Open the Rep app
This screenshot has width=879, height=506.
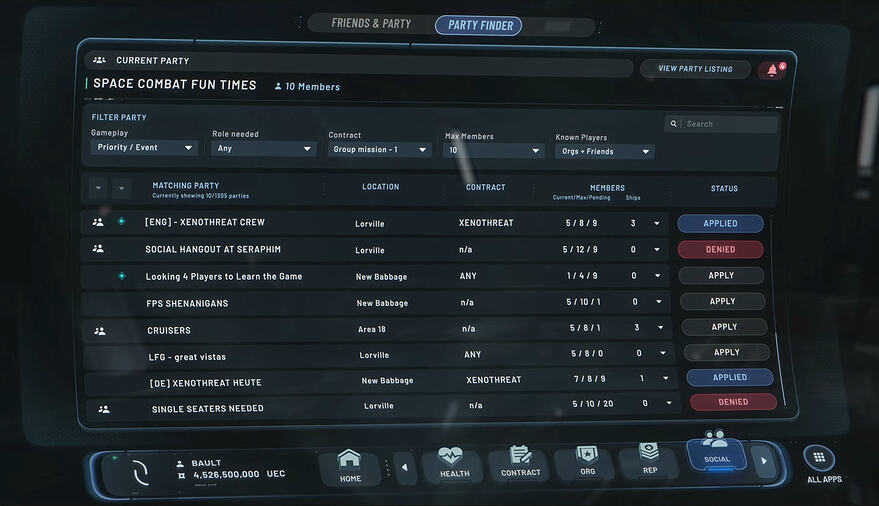point(648,461)
